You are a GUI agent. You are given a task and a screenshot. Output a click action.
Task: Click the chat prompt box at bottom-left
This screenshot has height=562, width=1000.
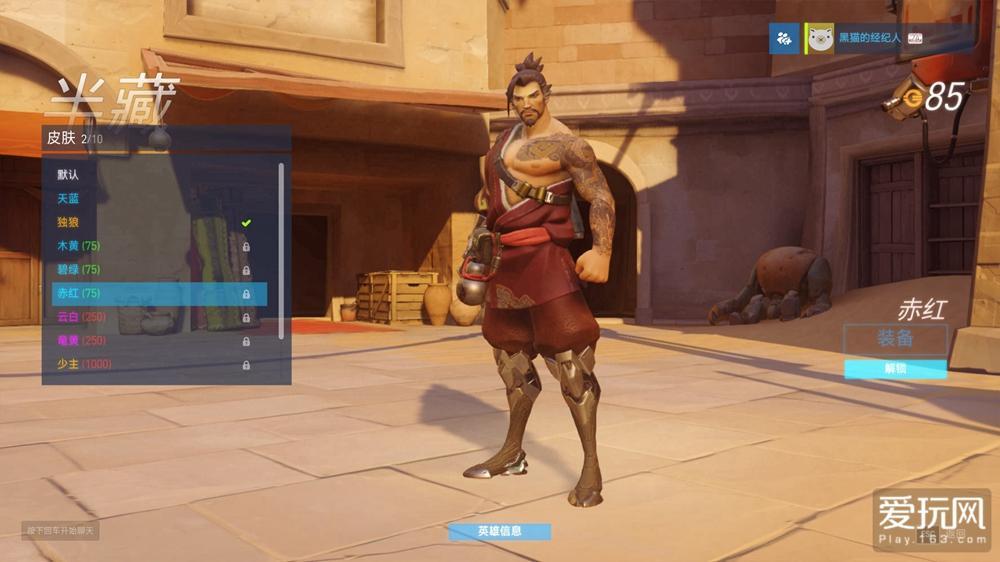[x=60, y=530]
